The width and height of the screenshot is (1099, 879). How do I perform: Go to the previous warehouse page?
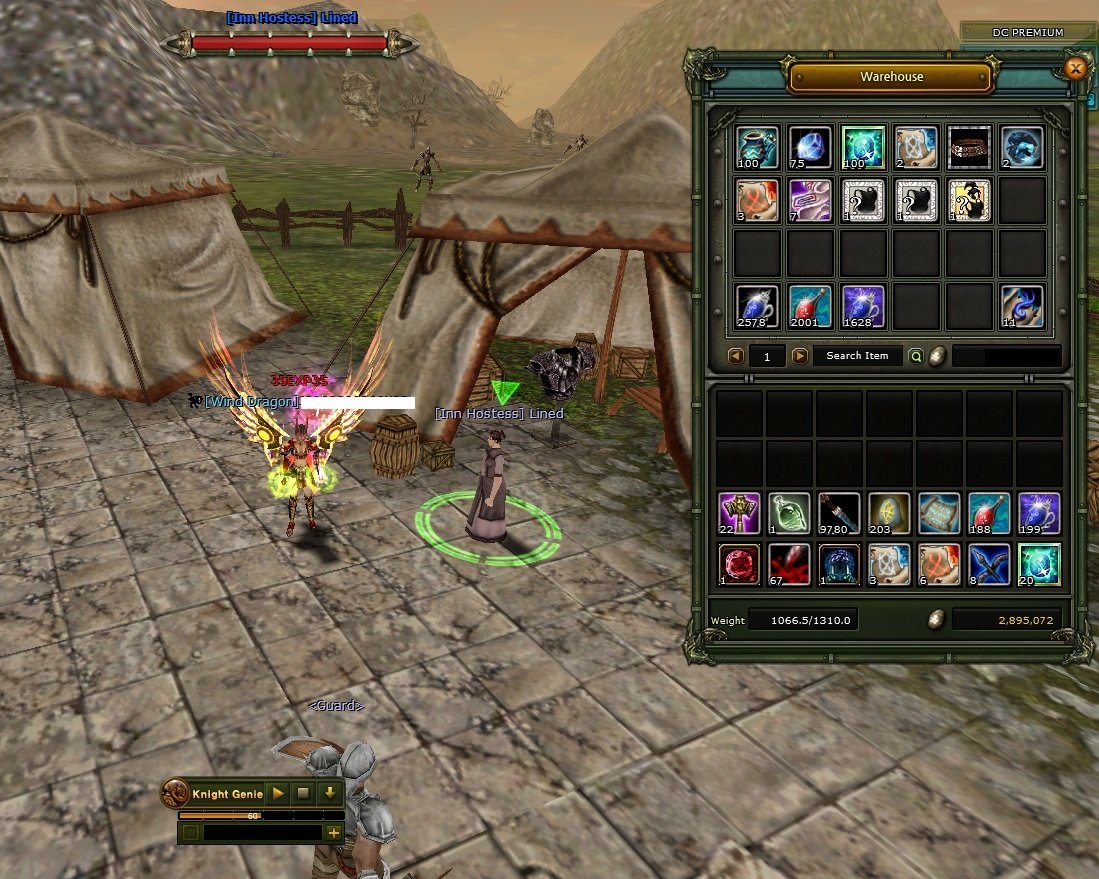(x=735, y=356)
